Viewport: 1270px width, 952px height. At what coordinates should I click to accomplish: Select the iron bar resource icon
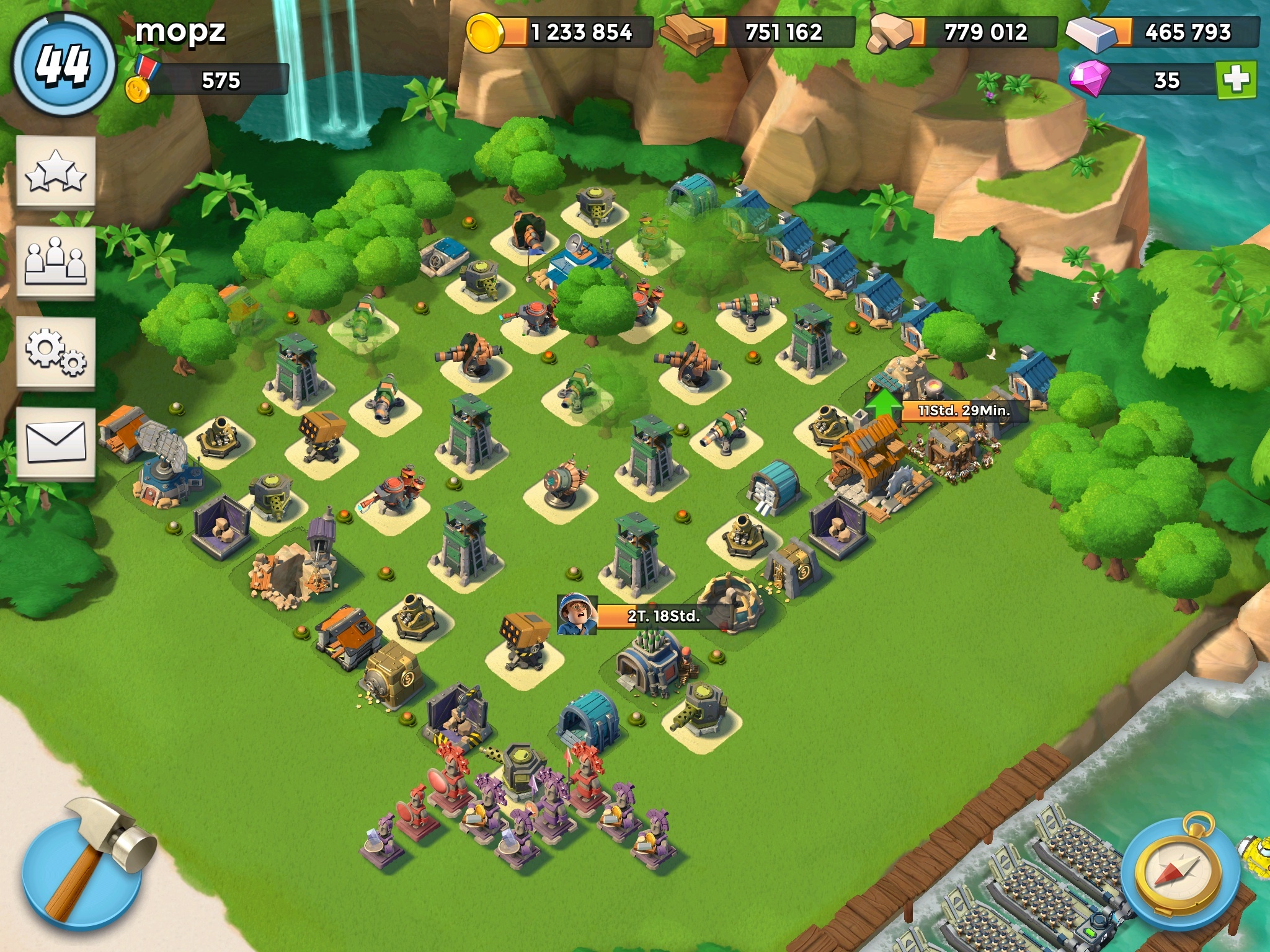click(x=1091, y=33)
